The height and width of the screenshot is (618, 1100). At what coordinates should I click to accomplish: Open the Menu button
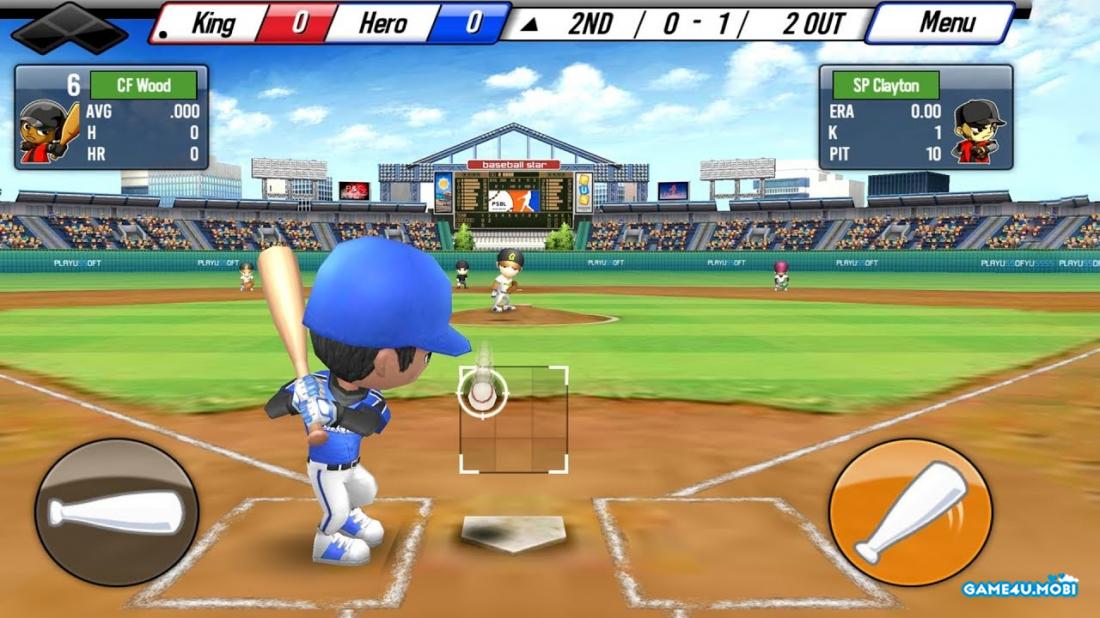click(946, 23)
